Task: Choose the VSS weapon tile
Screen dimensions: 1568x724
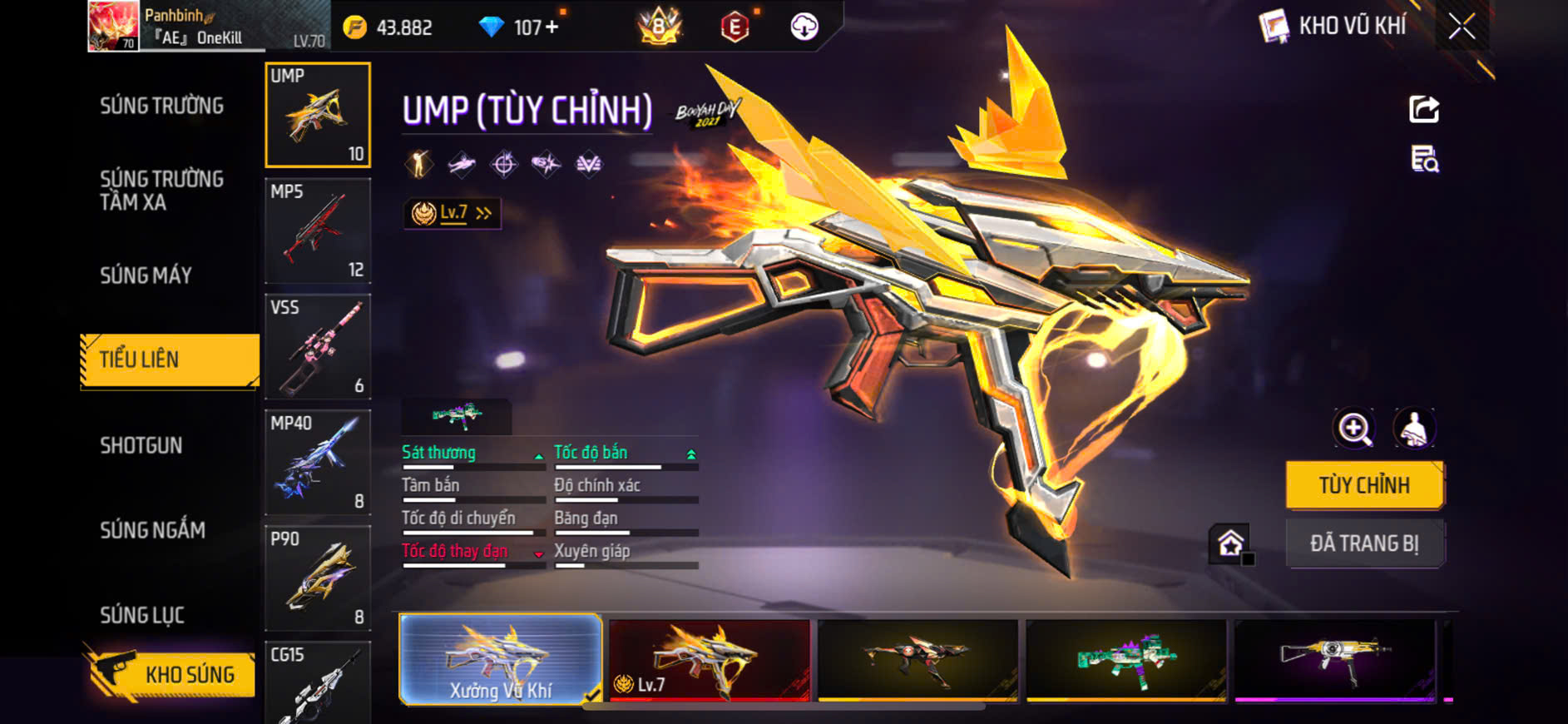Action: 317,347
